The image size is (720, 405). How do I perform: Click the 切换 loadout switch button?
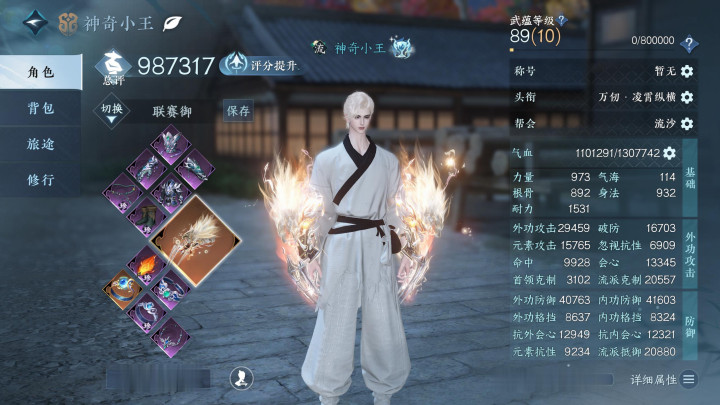(x=112, y=110)
